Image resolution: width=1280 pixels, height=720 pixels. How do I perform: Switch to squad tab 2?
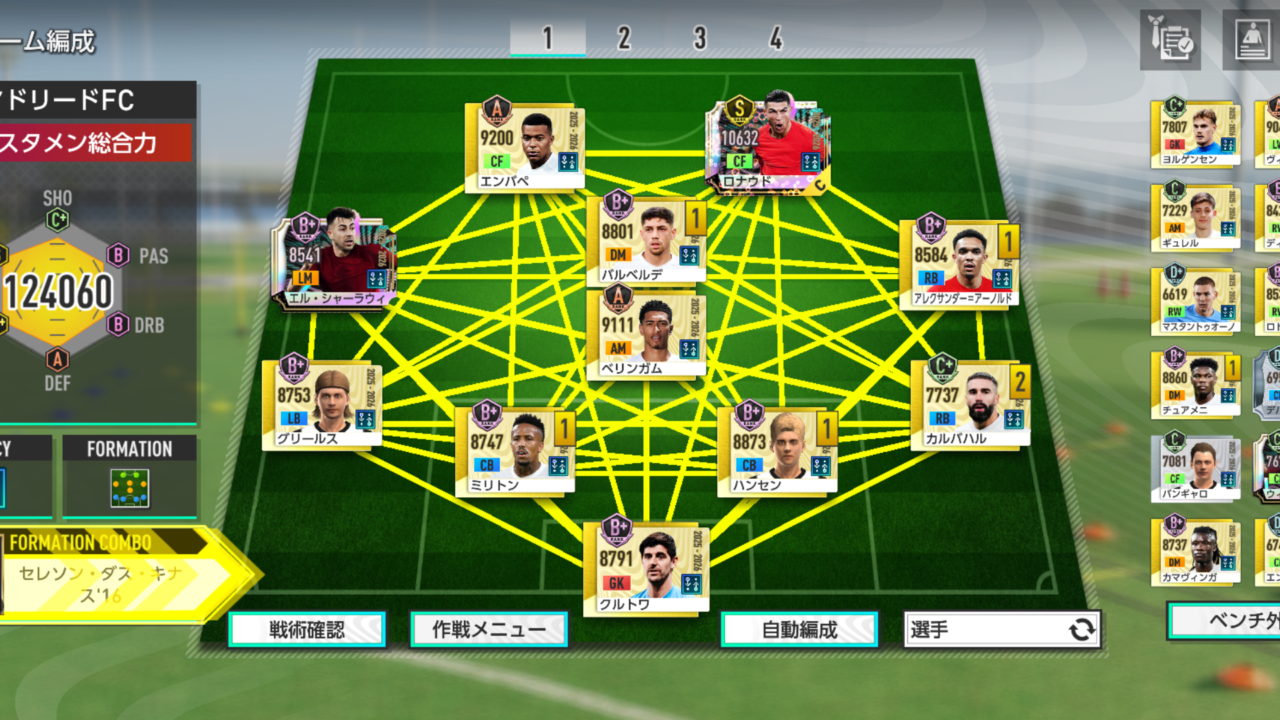[x=624, y=39]
